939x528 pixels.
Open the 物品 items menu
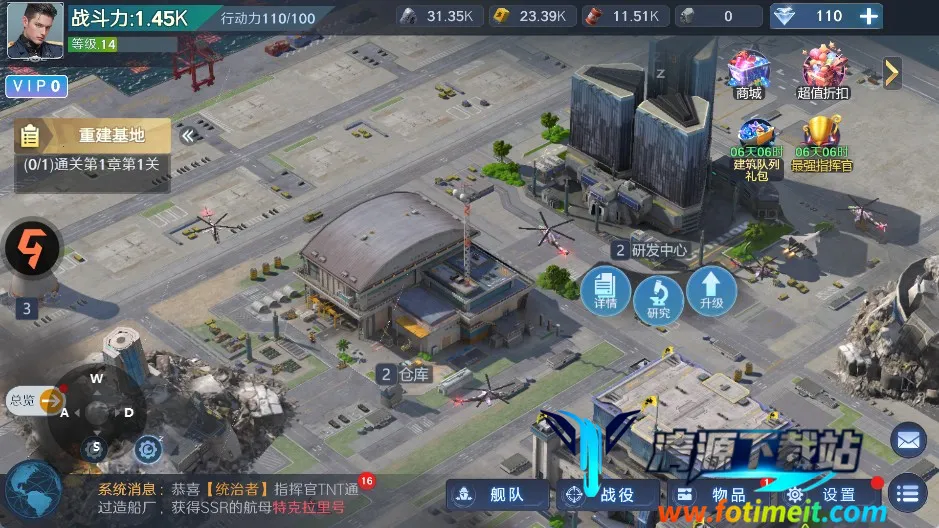tap(716, 494)
